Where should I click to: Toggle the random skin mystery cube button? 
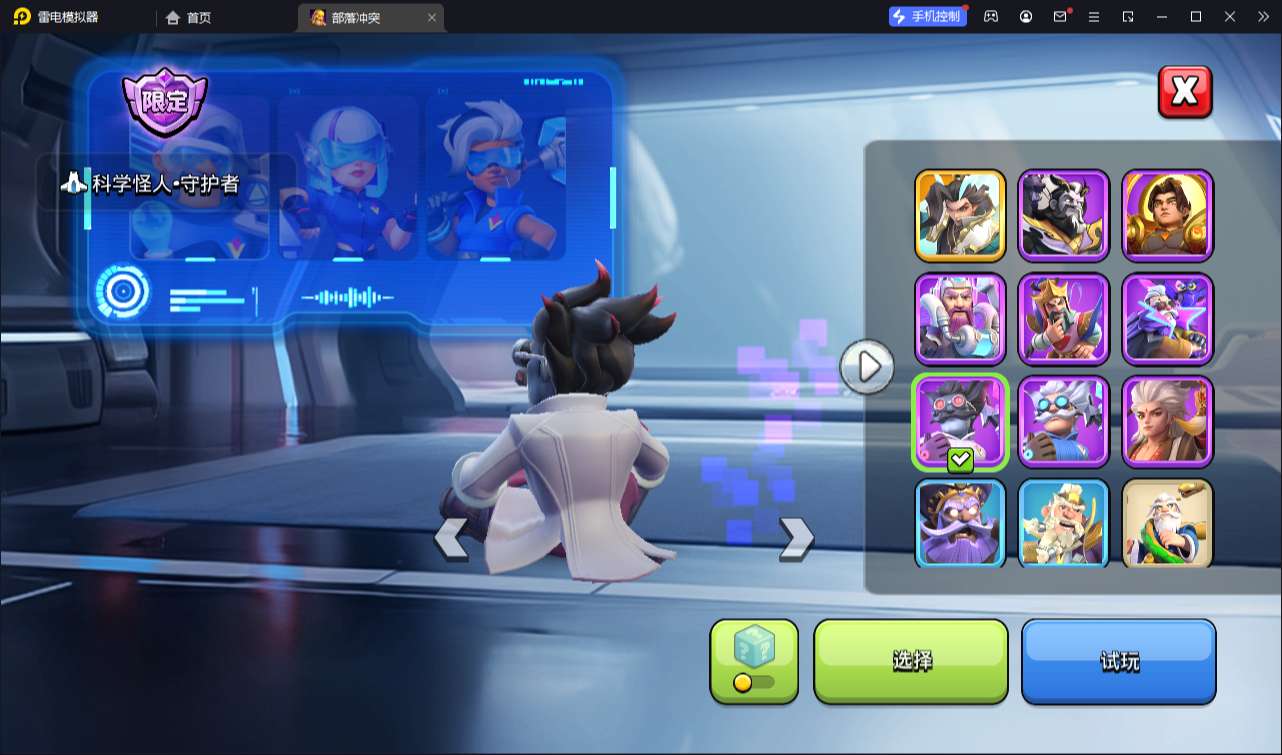pos(754,660)
